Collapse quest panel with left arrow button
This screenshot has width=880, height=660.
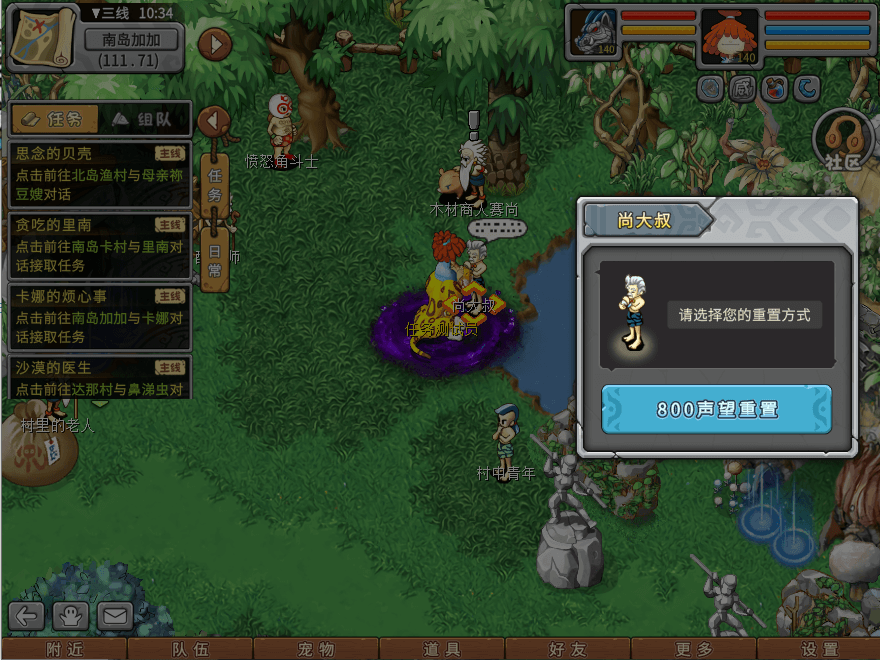tap(213, 121)
